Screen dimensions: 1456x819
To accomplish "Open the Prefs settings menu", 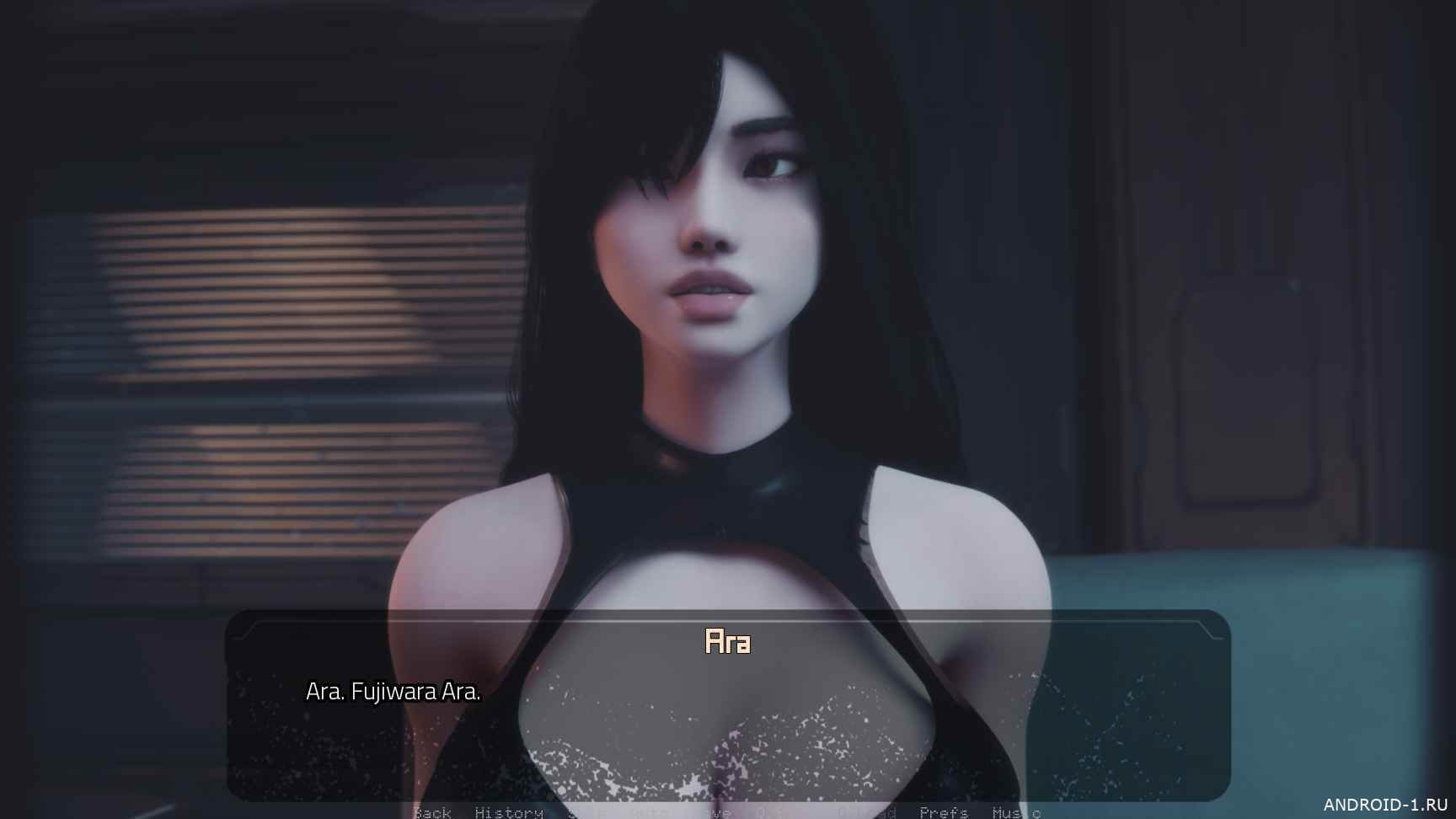I will click(944, 812).
